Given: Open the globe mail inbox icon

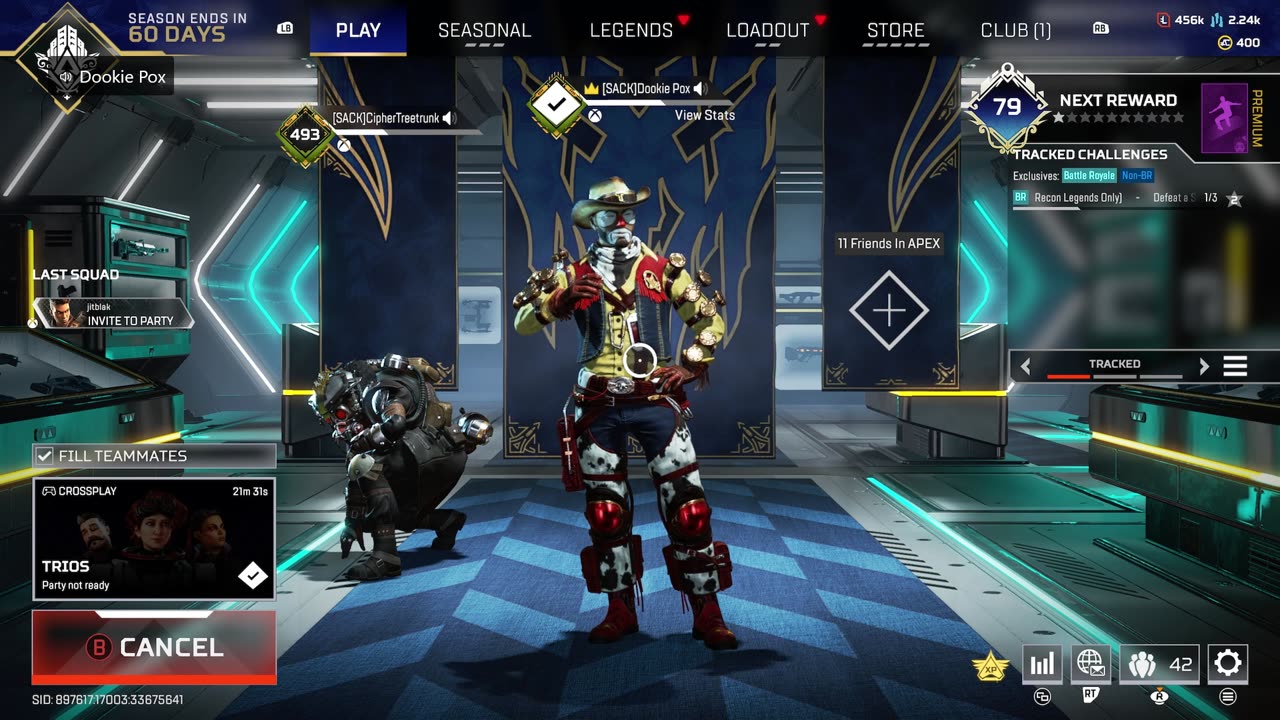Looking at the screenshot, I should [x=1090, y=663].
